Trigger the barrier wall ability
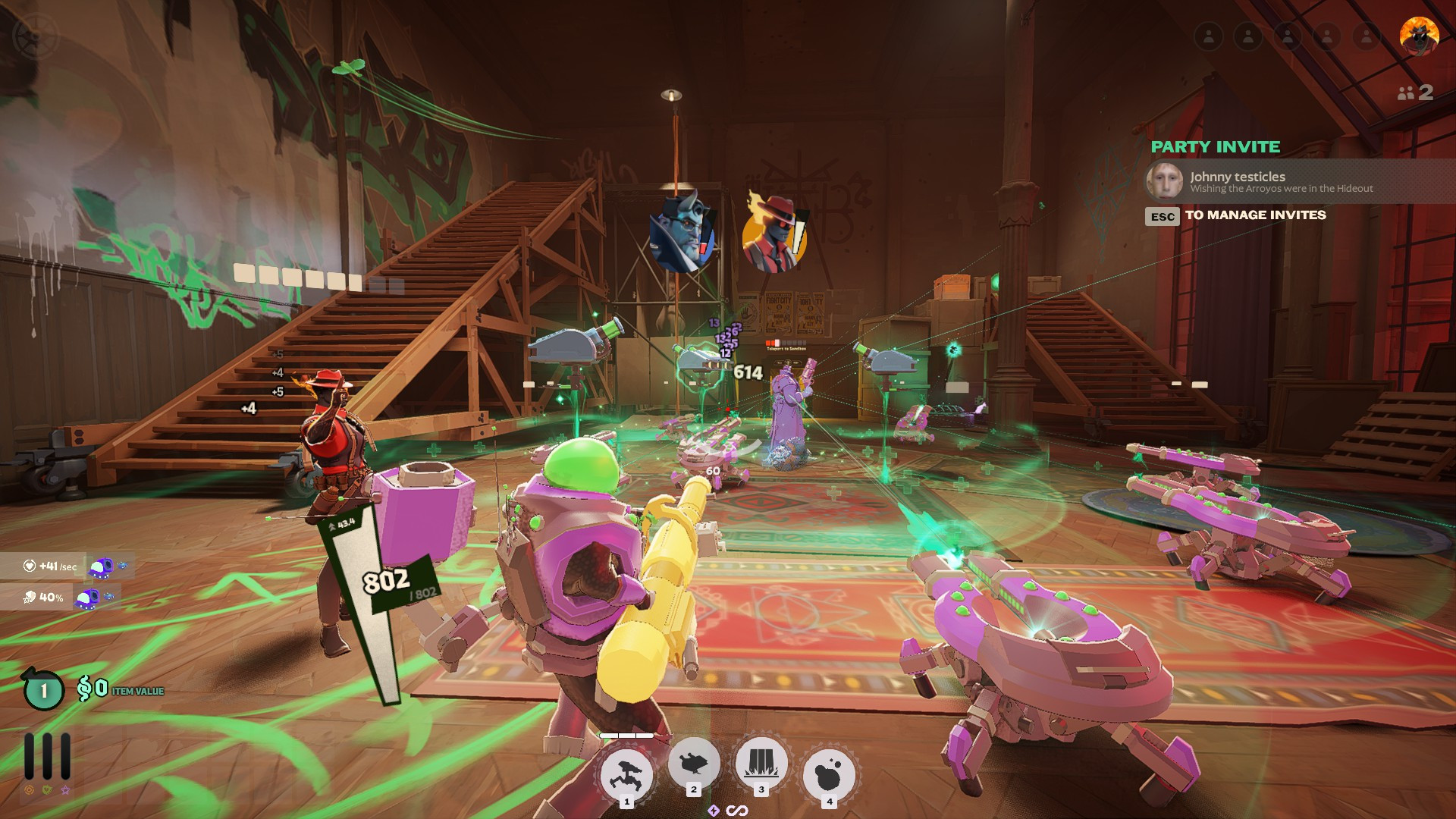This screenshot has height=819, width=1456. [x=761, y=764]
